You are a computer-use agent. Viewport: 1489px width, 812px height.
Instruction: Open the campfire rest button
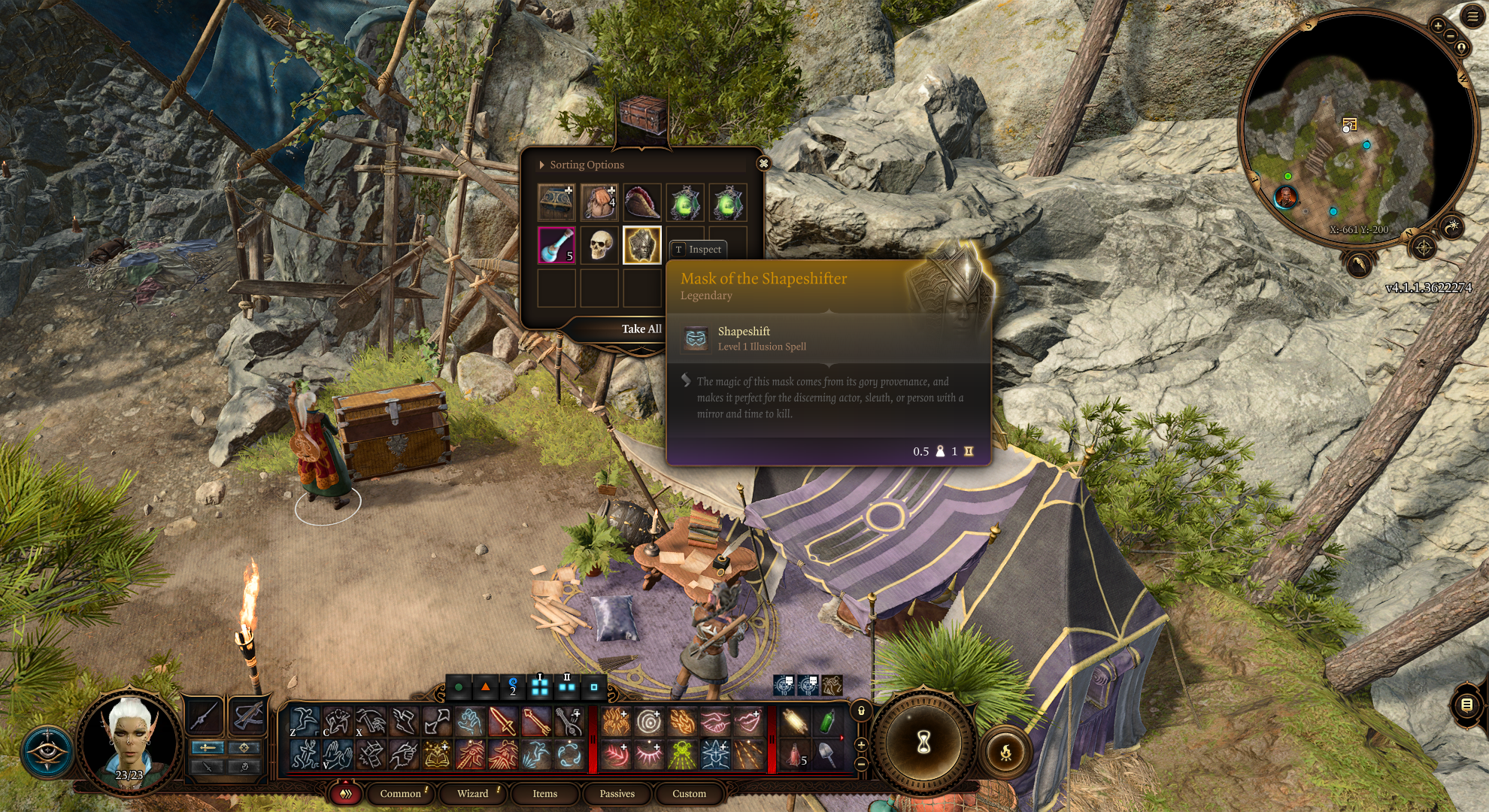tap(1005, 750)
